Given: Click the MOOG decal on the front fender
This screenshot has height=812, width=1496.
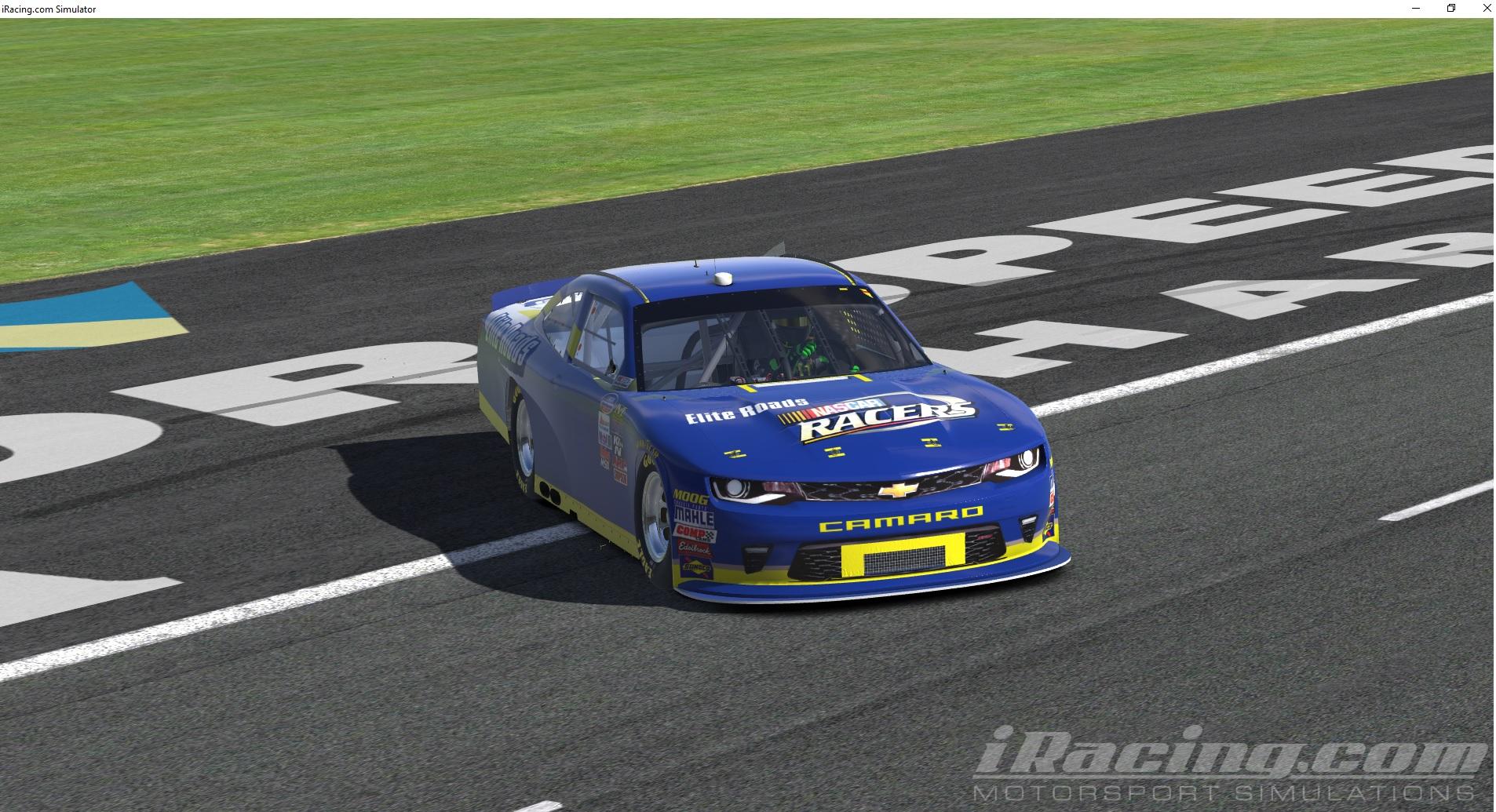Looking at the screenshot, I should [x=689, y=496].
